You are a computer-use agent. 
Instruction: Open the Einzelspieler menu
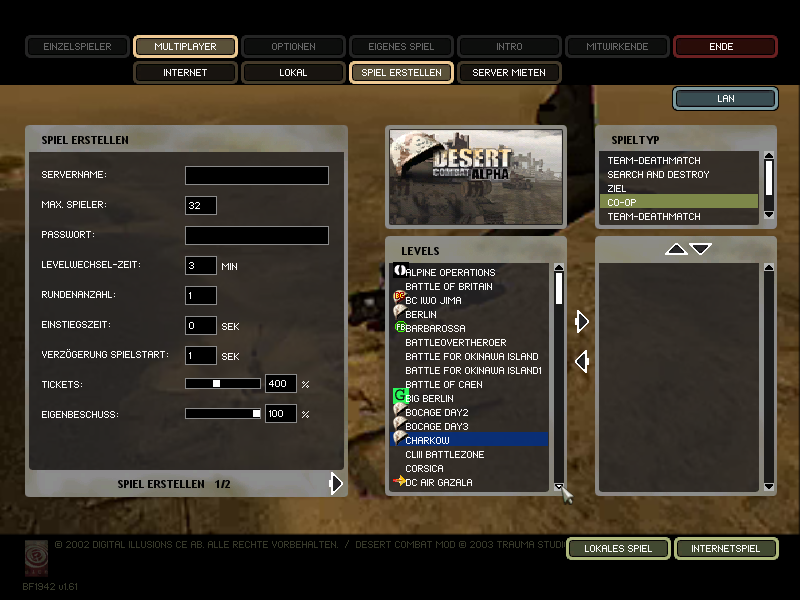tap(77, 46)
